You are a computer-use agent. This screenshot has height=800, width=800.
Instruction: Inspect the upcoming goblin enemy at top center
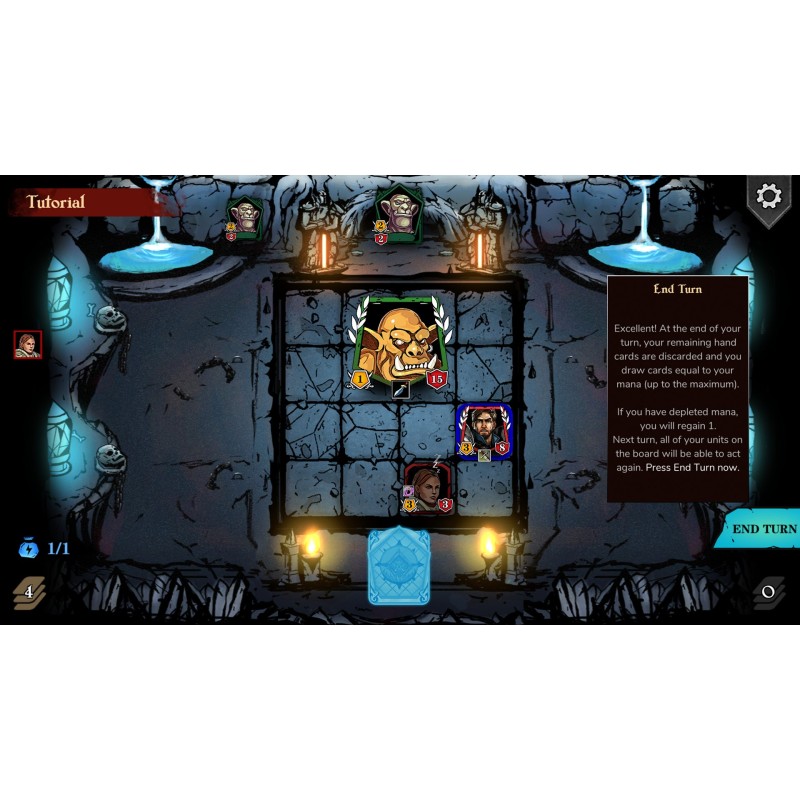399,214
